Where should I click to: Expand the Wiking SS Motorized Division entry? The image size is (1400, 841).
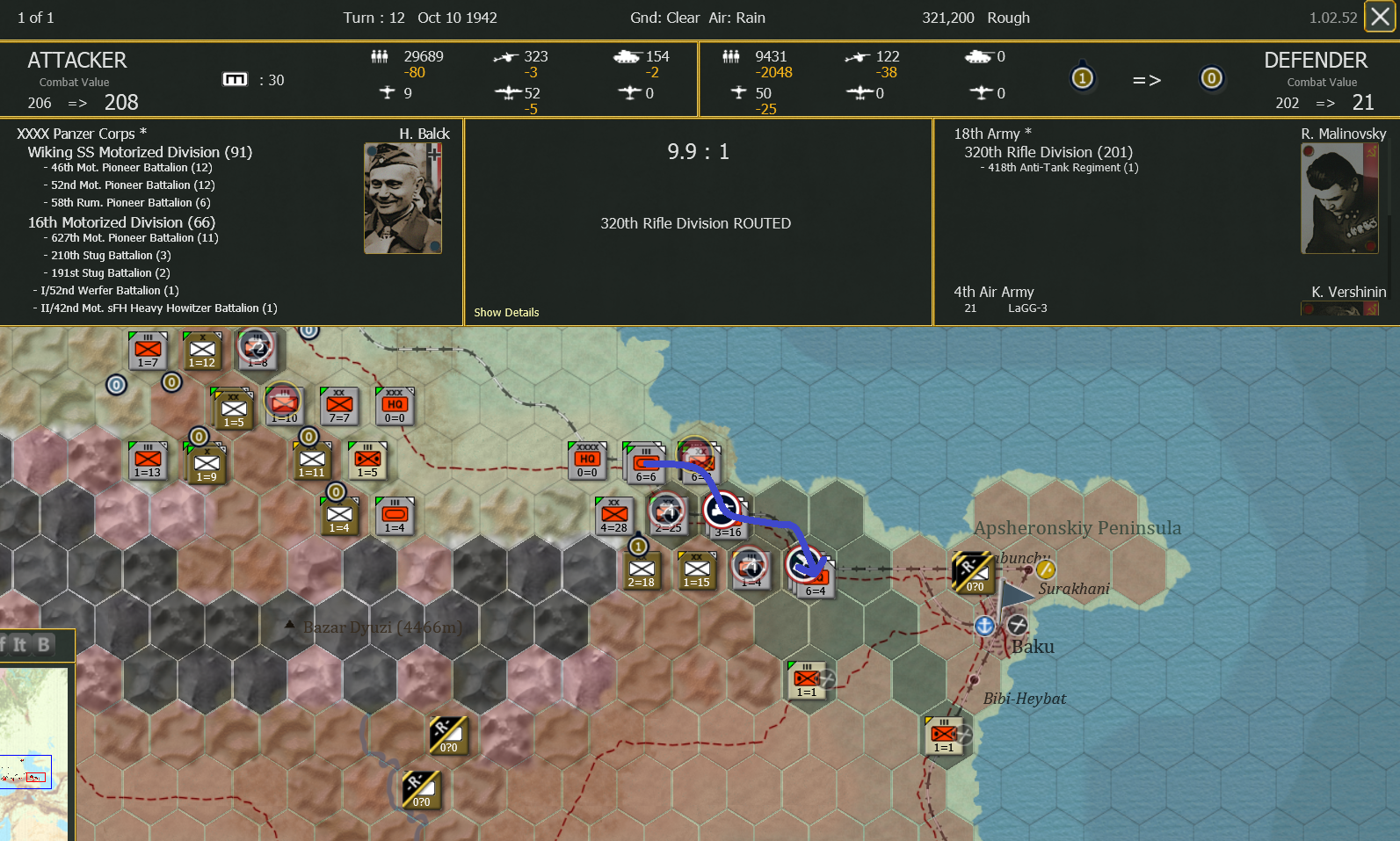pyautogui.click(x=139, y=151)
